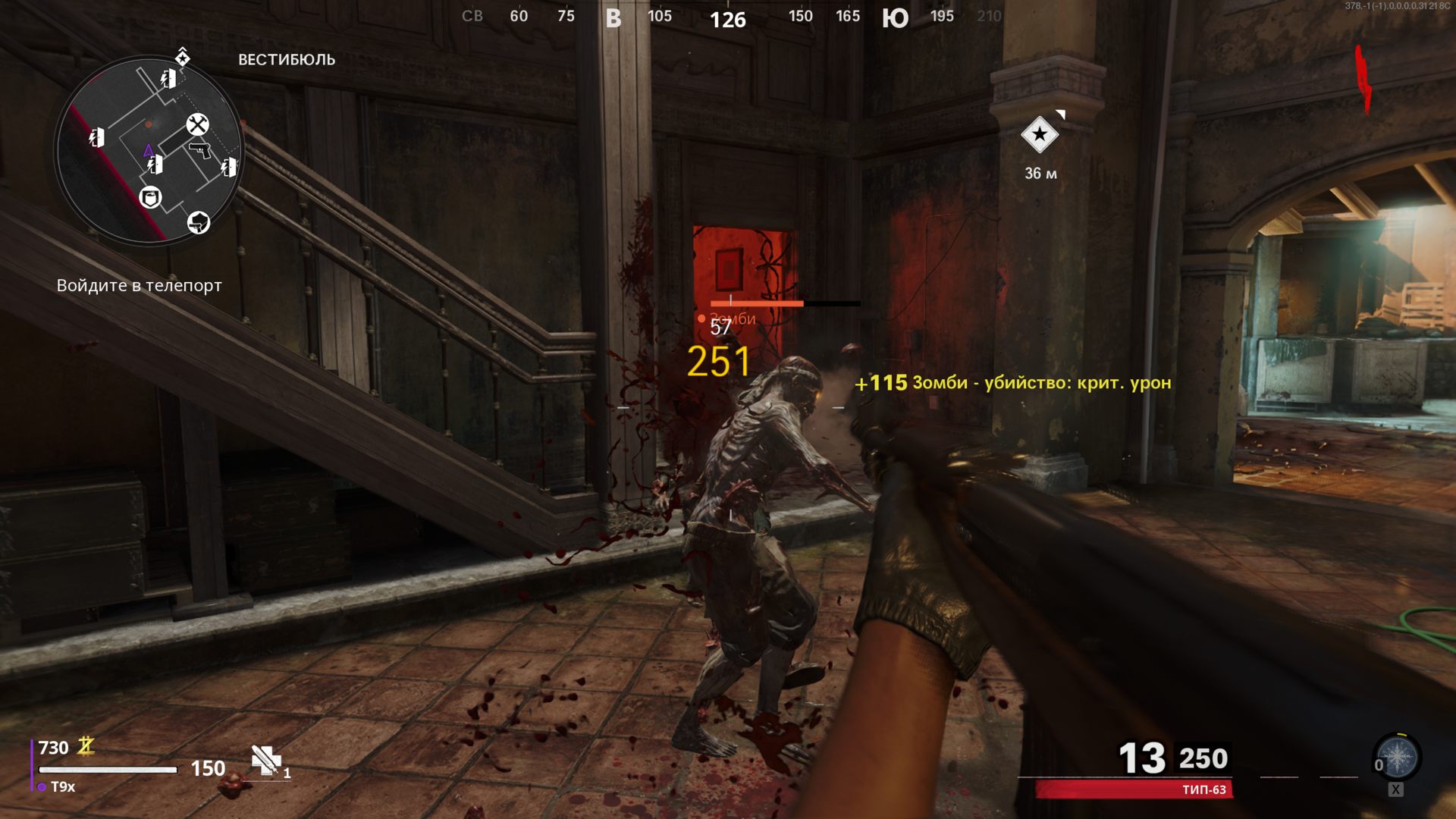Image resolution: width=1456 pixels, height=819 pixels.
Task: Click the pistol wall-buy marker on minimap
Action: [x=199, y=149]
